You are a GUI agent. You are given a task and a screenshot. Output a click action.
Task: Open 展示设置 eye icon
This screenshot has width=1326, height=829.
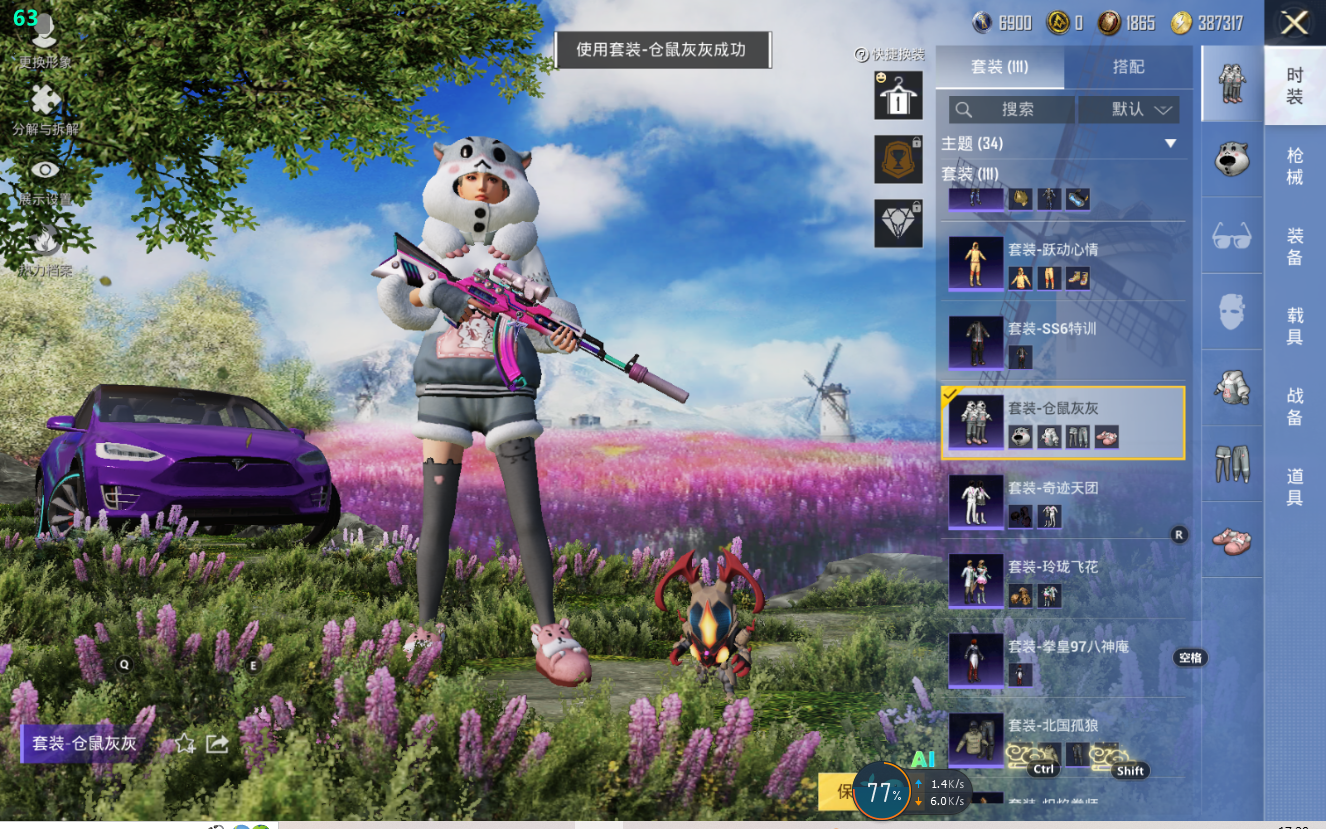coord(45,177)
